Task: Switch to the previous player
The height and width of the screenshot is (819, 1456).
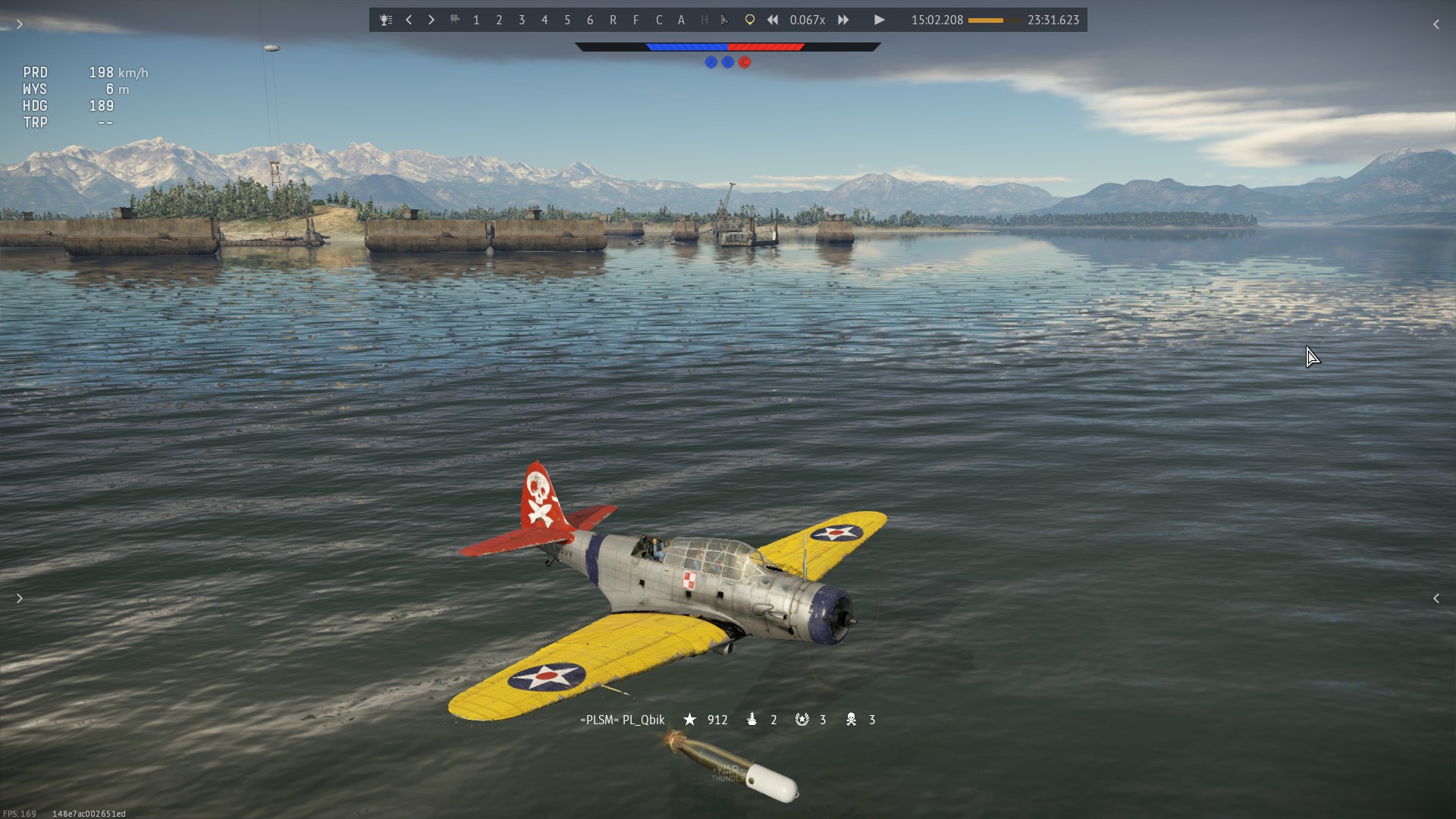Action: [x=409, y=20]
